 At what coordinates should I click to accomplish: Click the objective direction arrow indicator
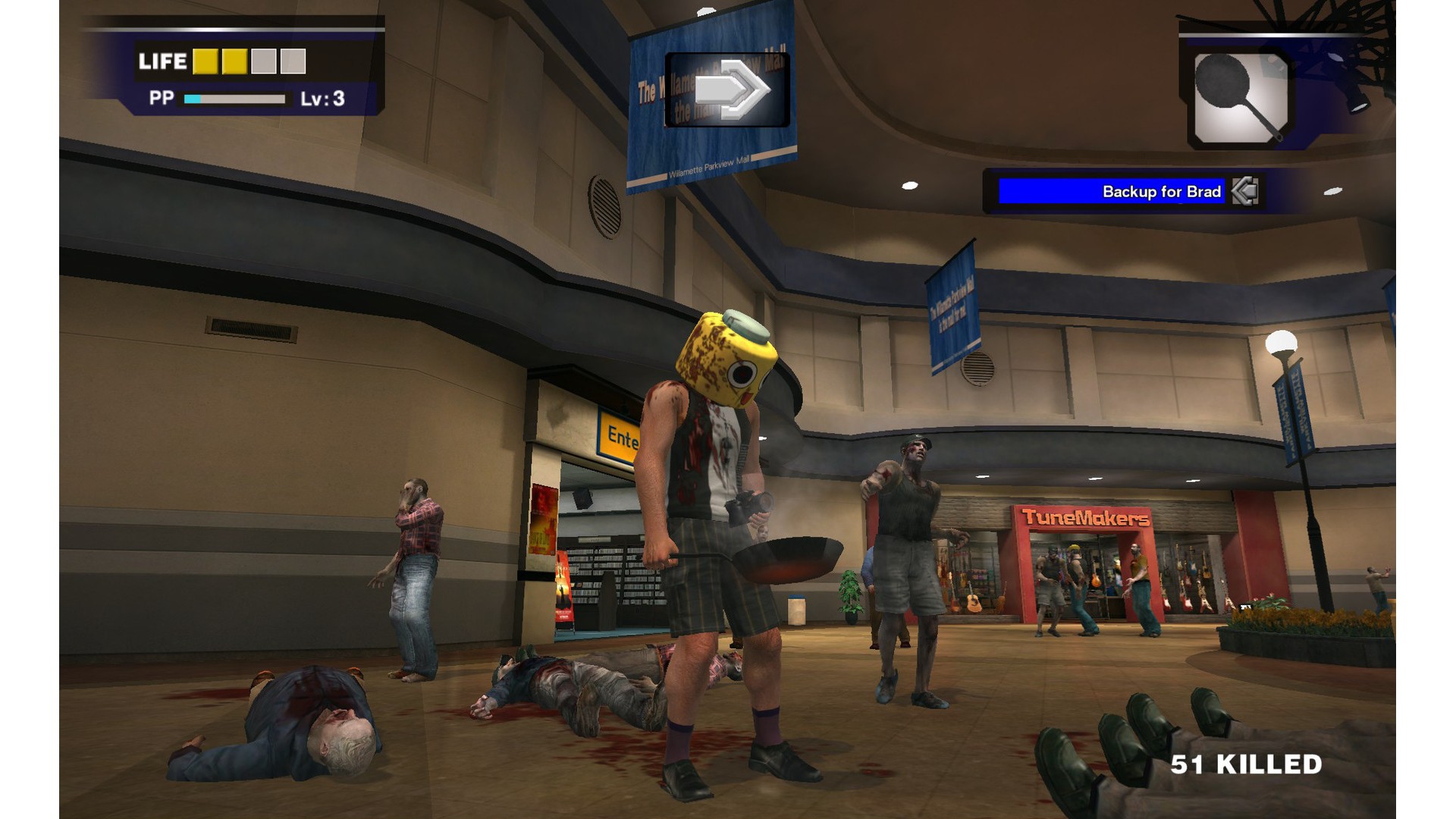click(728, 89)
